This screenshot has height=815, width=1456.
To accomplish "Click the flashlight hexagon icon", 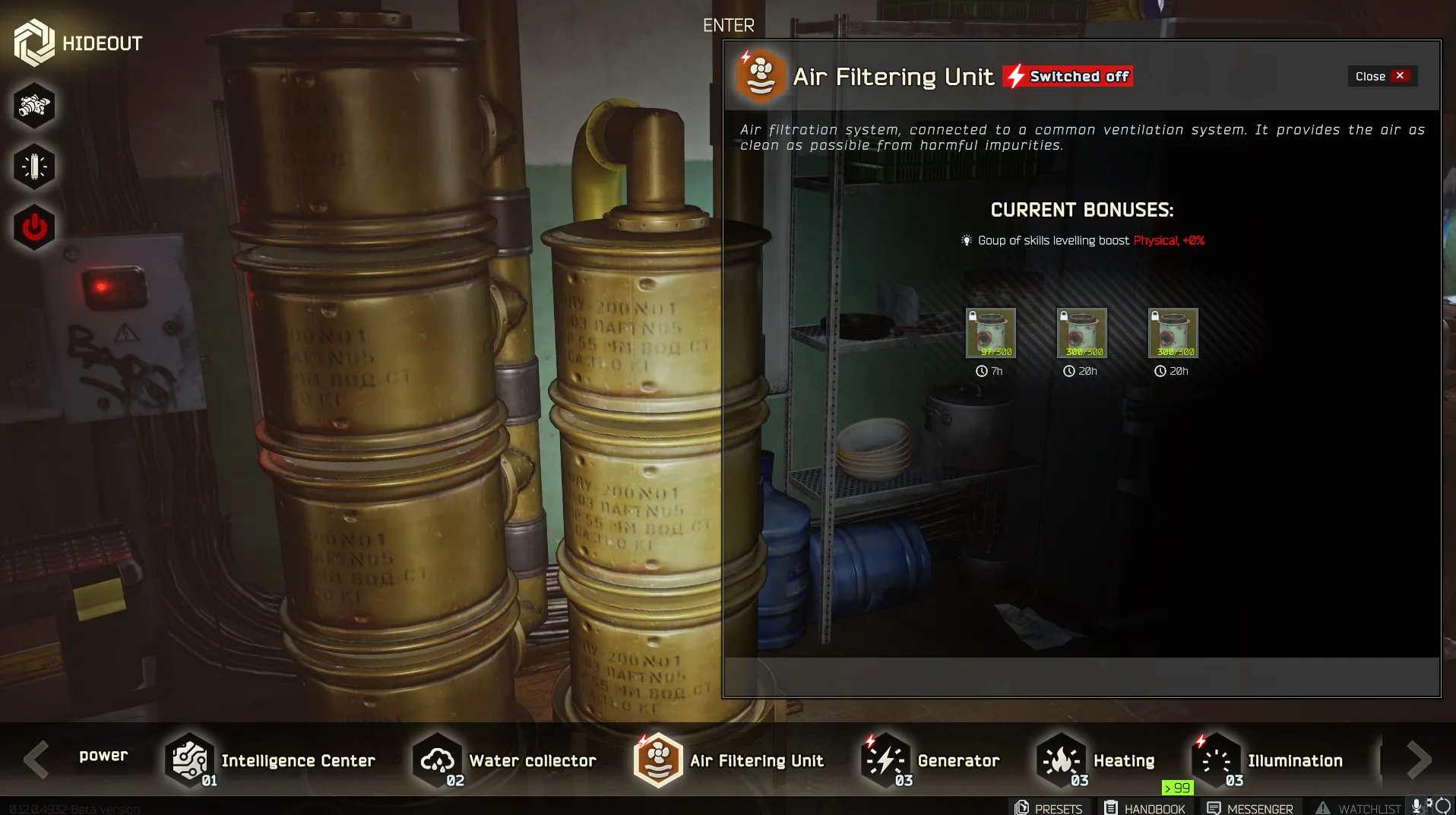I will point(34,166).
